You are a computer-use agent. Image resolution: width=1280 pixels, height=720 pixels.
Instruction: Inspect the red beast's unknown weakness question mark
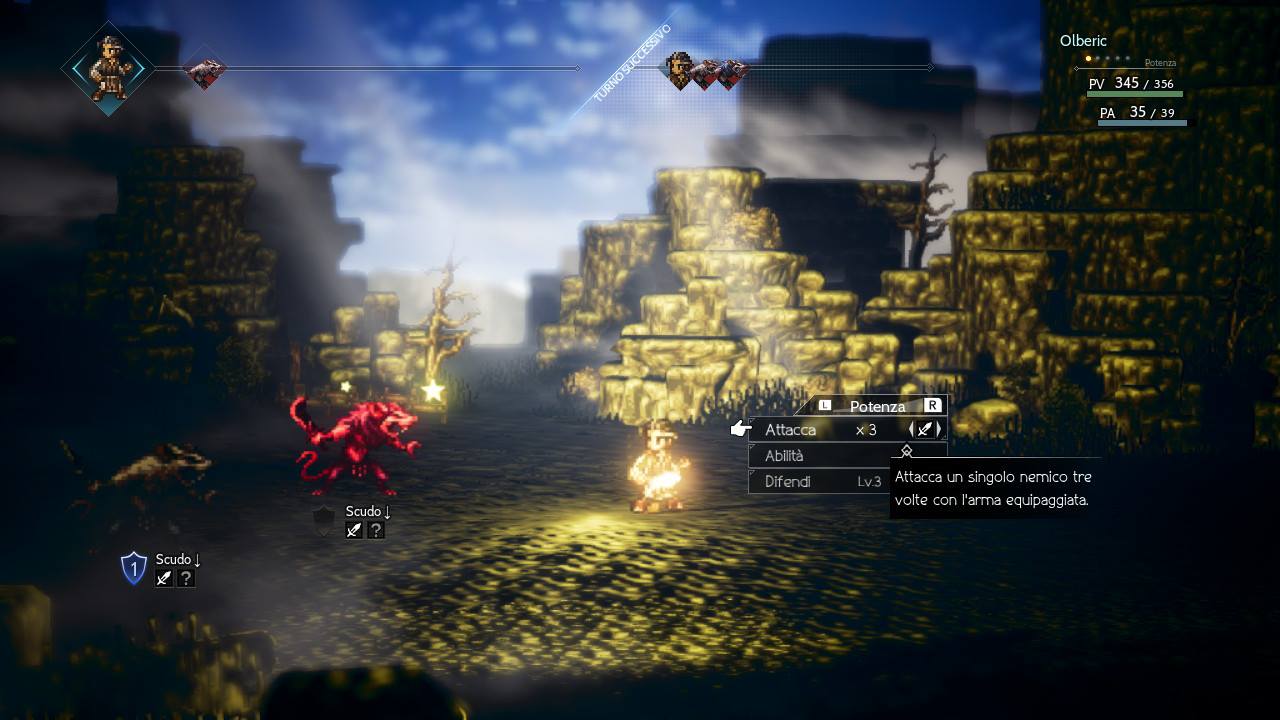coord(375,530)
